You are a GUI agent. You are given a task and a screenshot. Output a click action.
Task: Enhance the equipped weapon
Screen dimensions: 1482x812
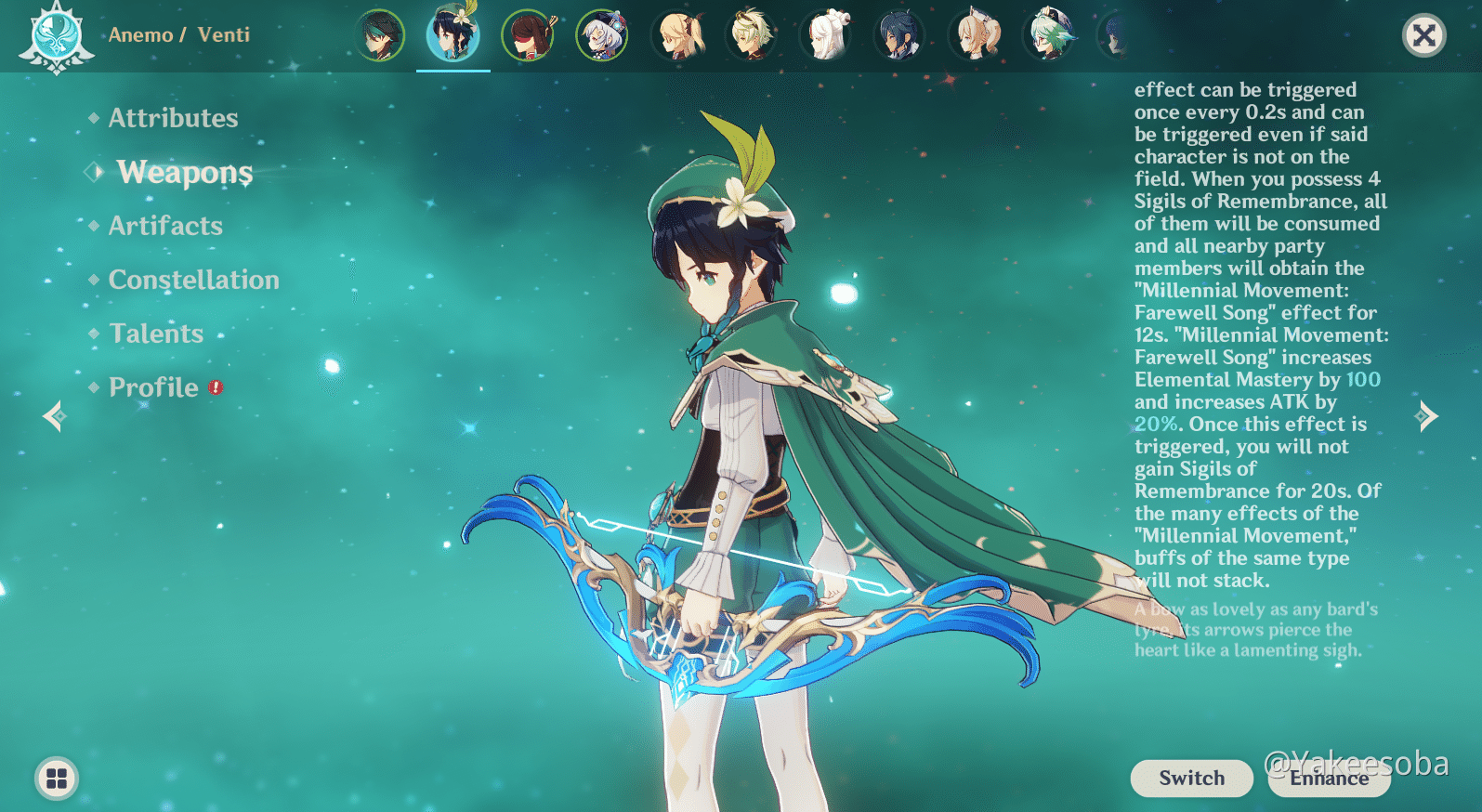pos(1329,779)
